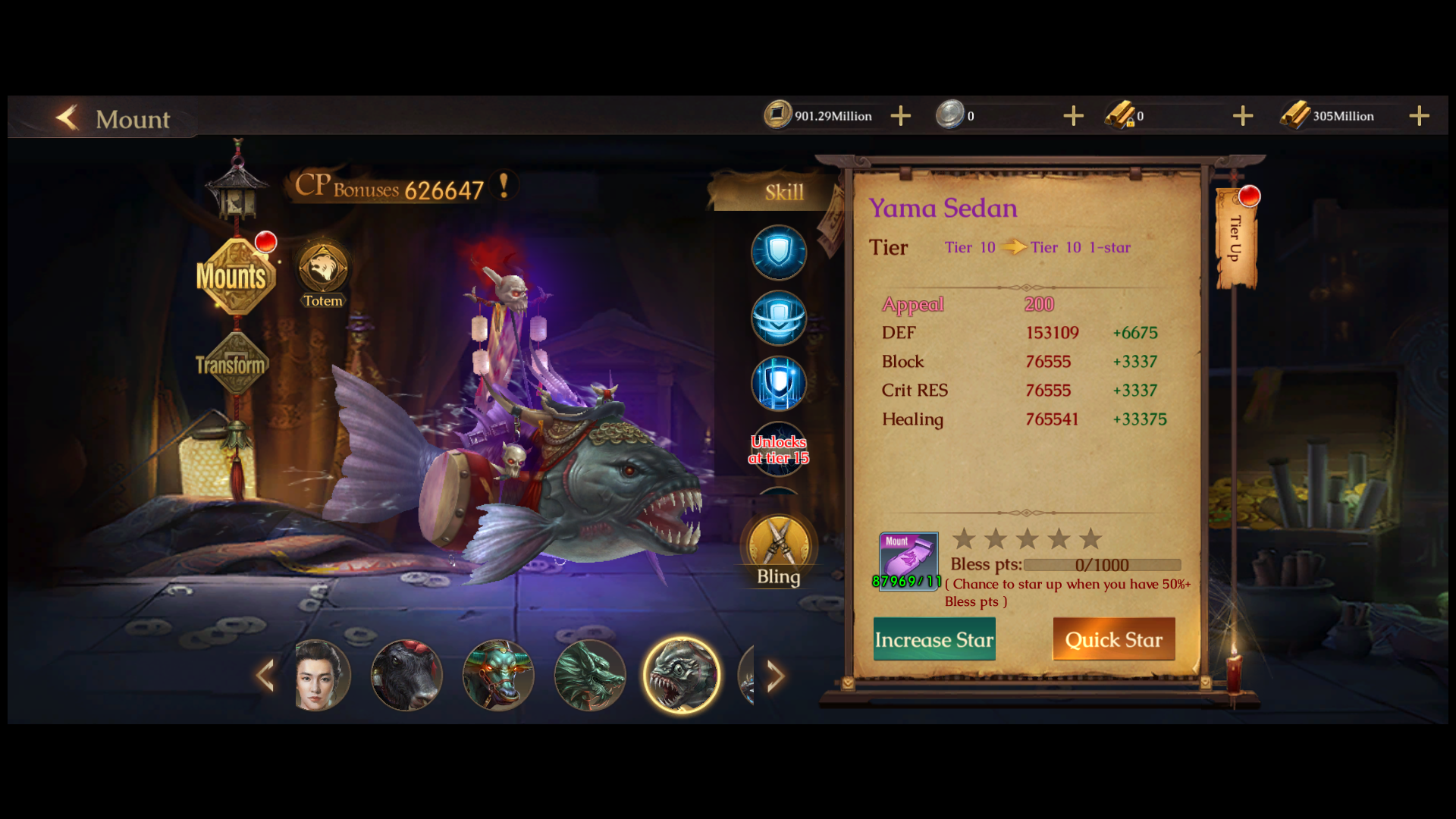1456x819 pixels.
Task: Show more mounts with right arrow
Action: coord(775,675)
